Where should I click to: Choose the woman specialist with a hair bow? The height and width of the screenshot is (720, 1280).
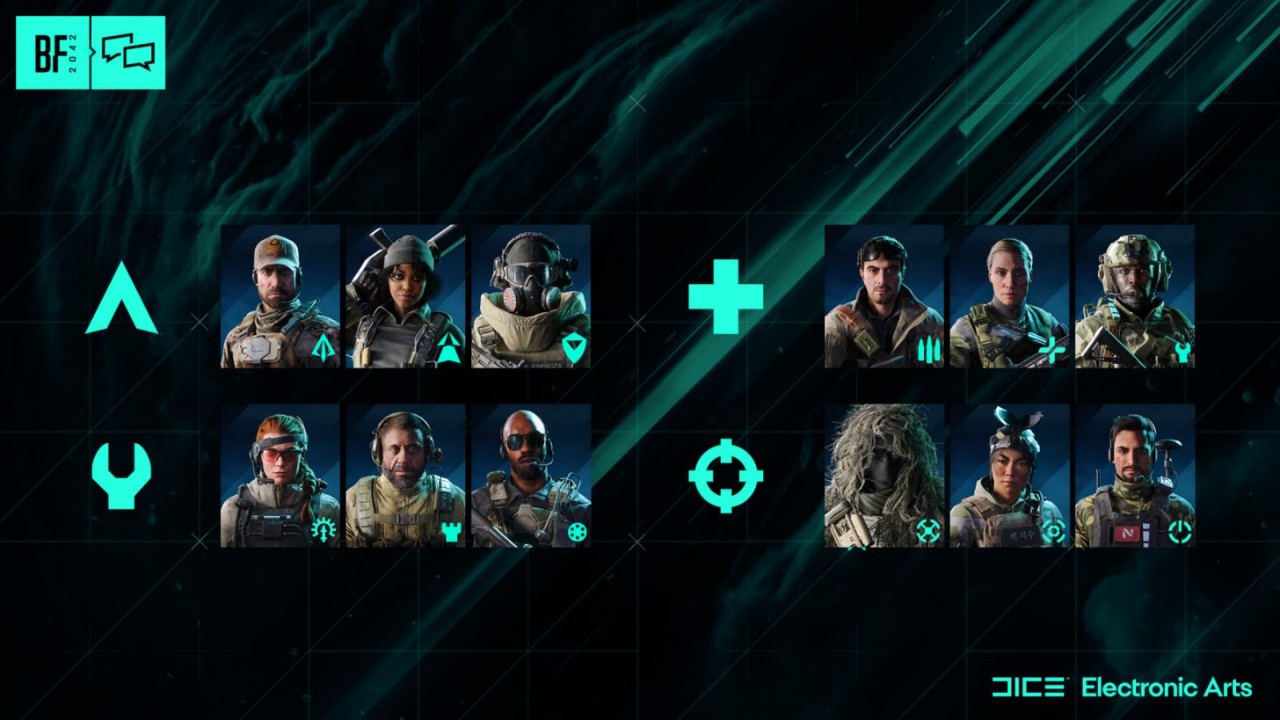pyautogui.click(x=1009, y=476)
